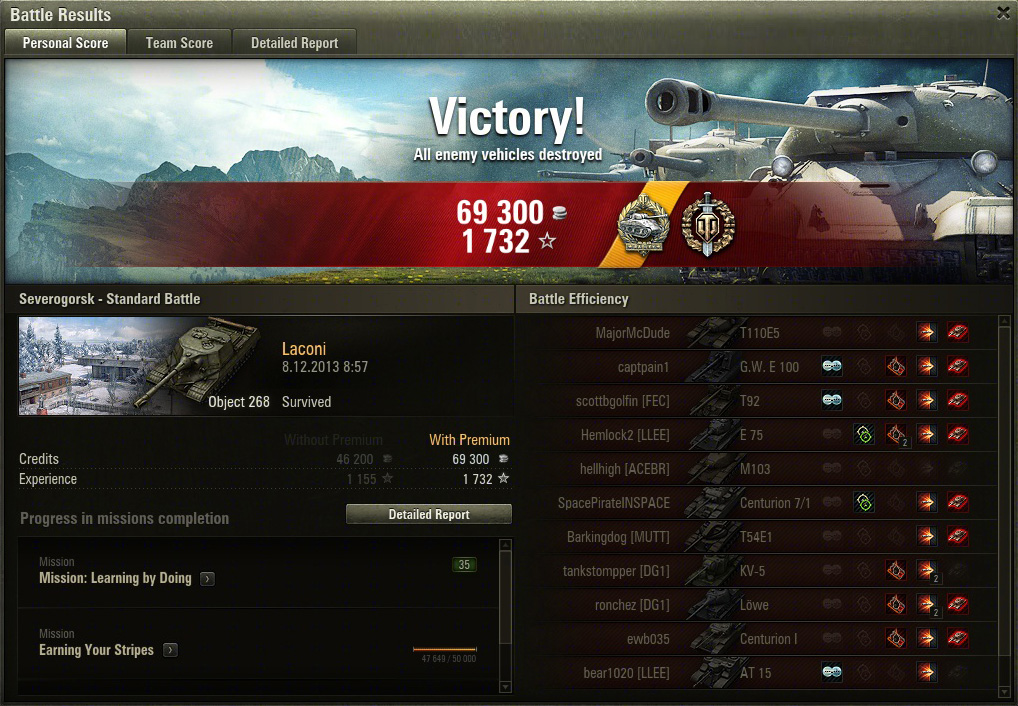Viewport: 1018px width, 706px height.
Task: Click the crossed-swords wreath medal
Action: tap(707, 225)
